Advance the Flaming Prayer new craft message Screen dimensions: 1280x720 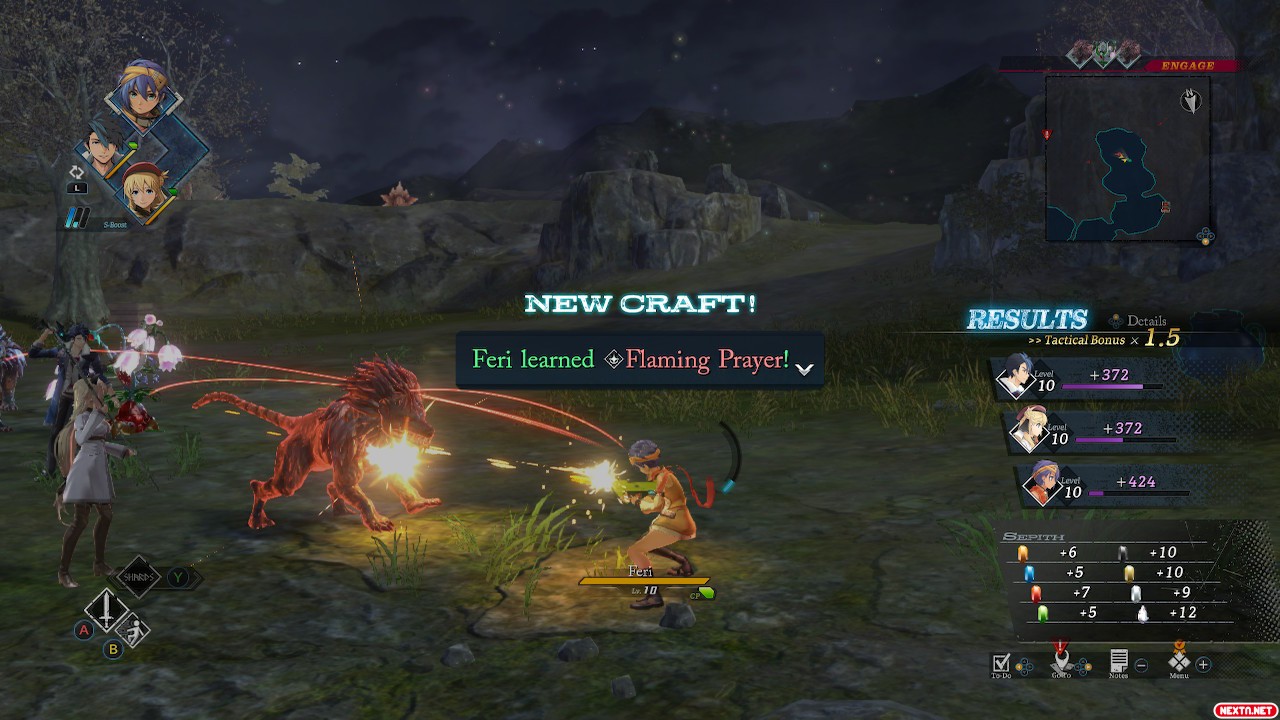804,368
